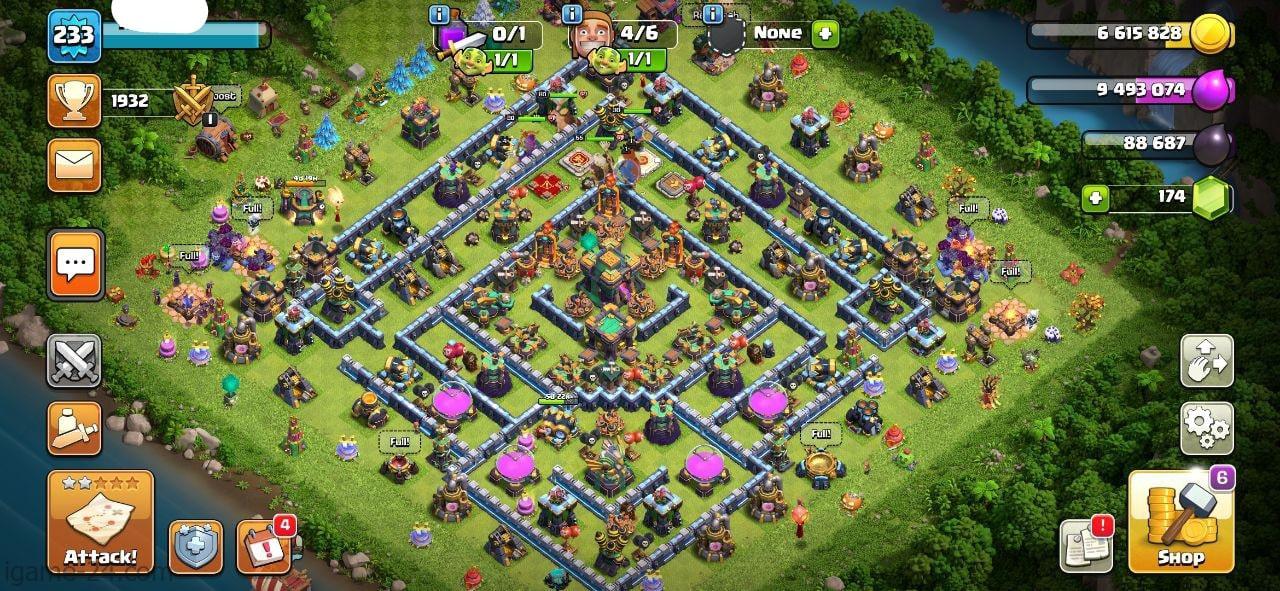This screenshot has width=1280, height=591.
Task: Click the green plus next to None
Action: pos(825,33)
